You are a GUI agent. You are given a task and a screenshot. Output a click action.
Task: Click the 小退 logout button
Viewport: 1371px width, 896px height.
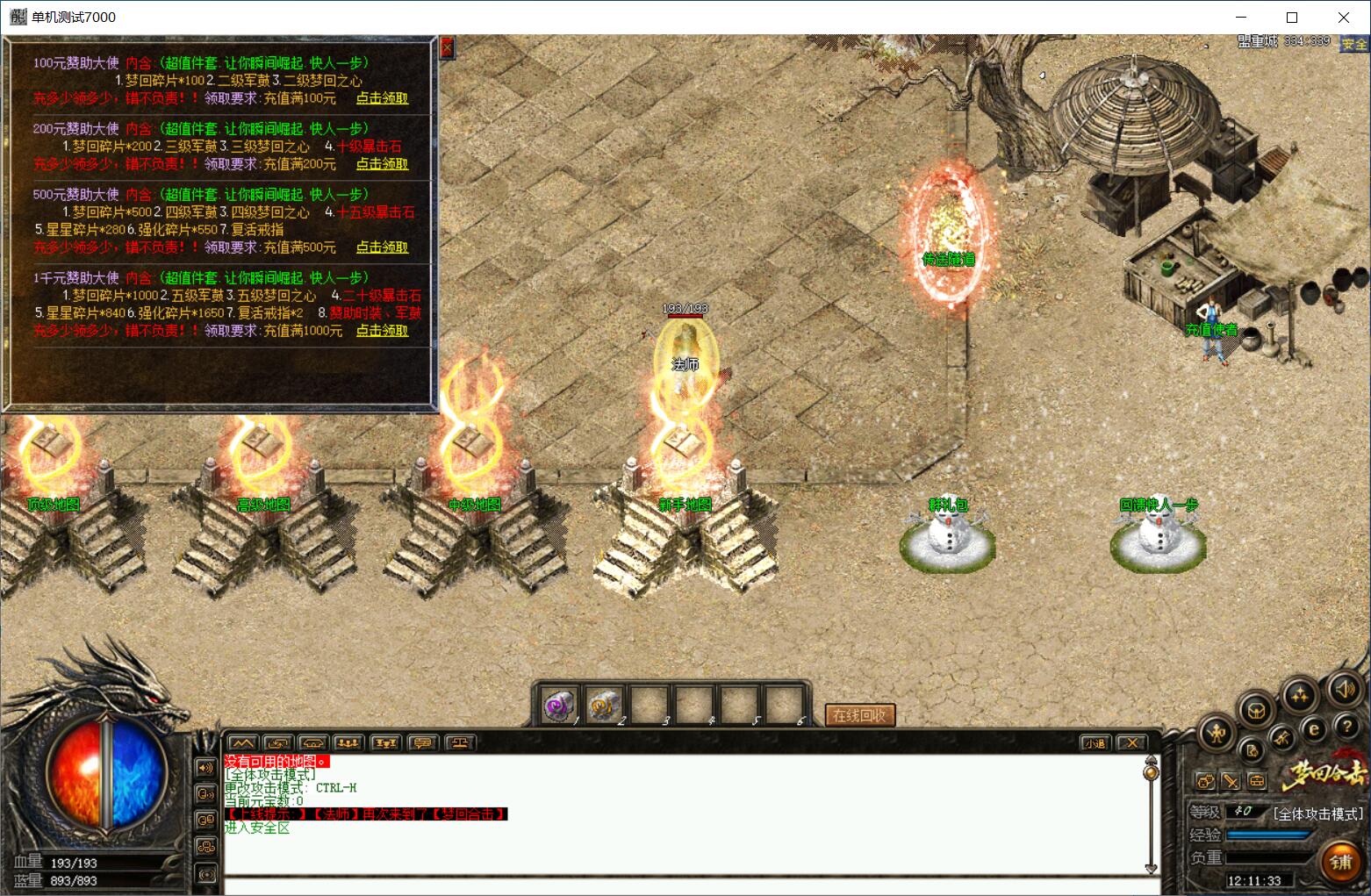pos(1095,743)
